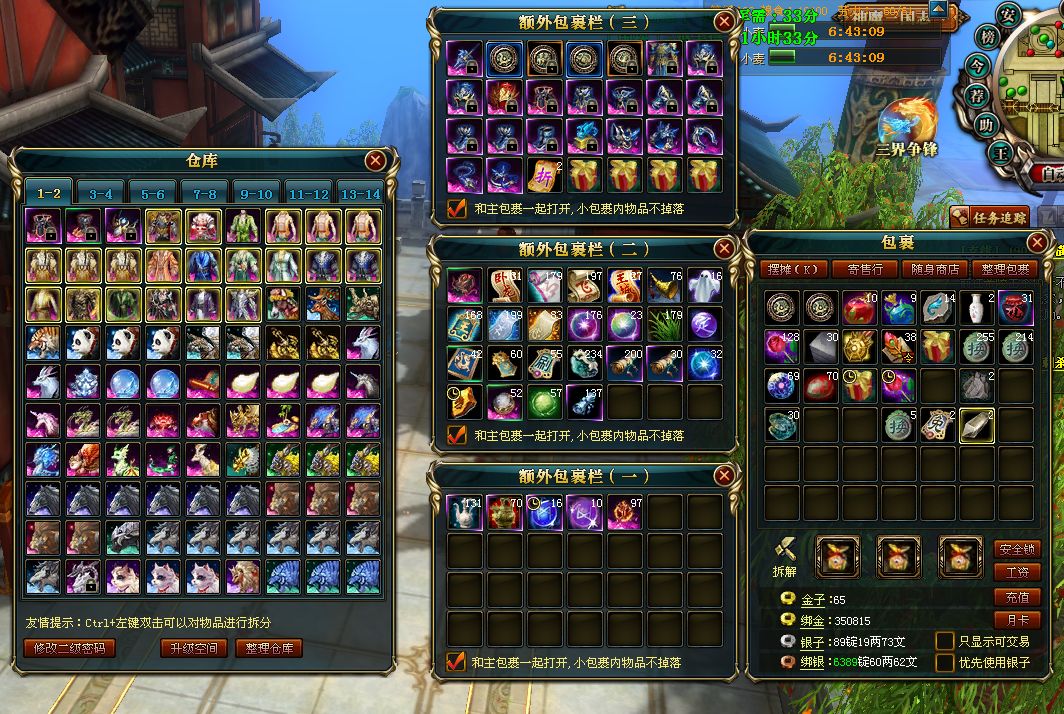This screenshot has height=714, width=1064.
Task: Open the 摆摊(K) stall button
Action: click(x=794, y=269)
